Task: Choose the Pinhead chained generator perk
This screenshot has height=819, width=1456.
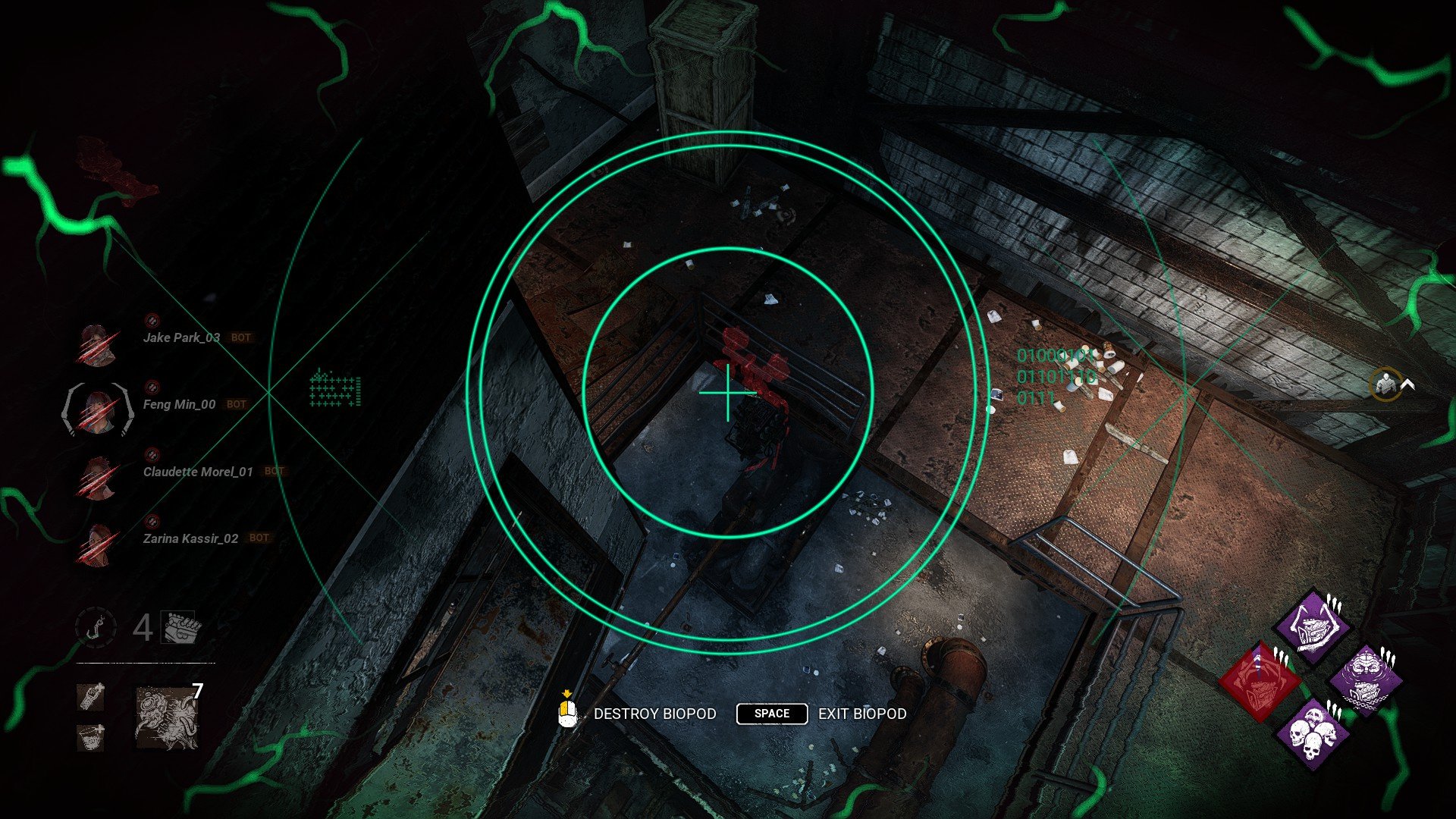Action: [x=1366, y=680]
